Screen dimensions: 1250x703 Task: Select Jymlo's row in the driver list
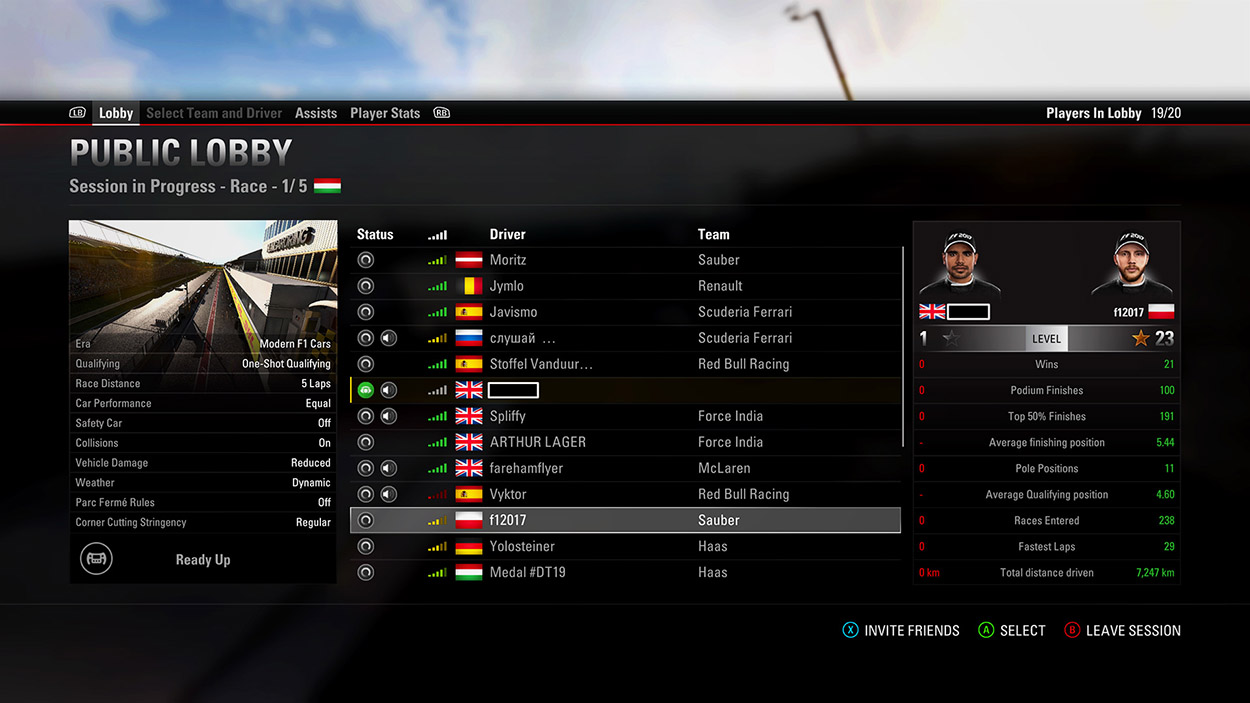(625, 286)
